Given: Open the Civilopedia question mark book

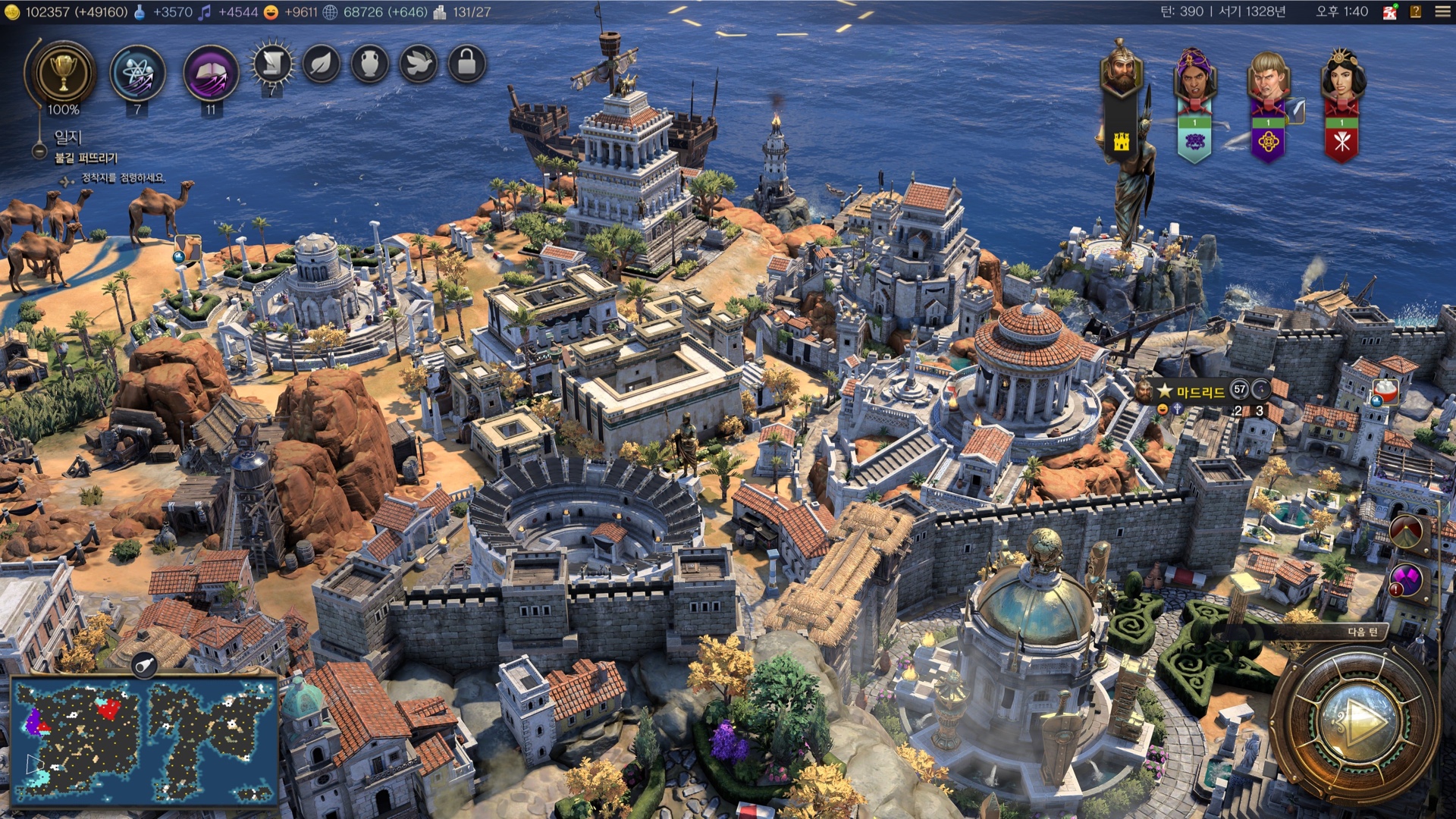Looking at the screenshot, I should 1415,12.
